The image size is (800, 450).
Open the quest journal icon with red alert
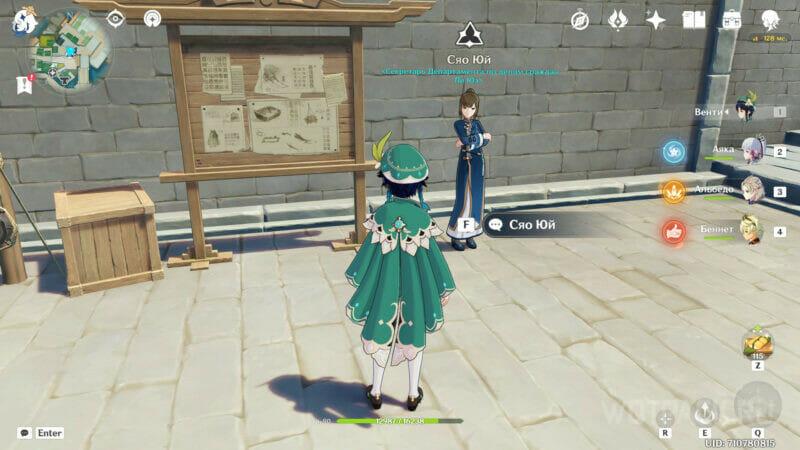[24, 85]
